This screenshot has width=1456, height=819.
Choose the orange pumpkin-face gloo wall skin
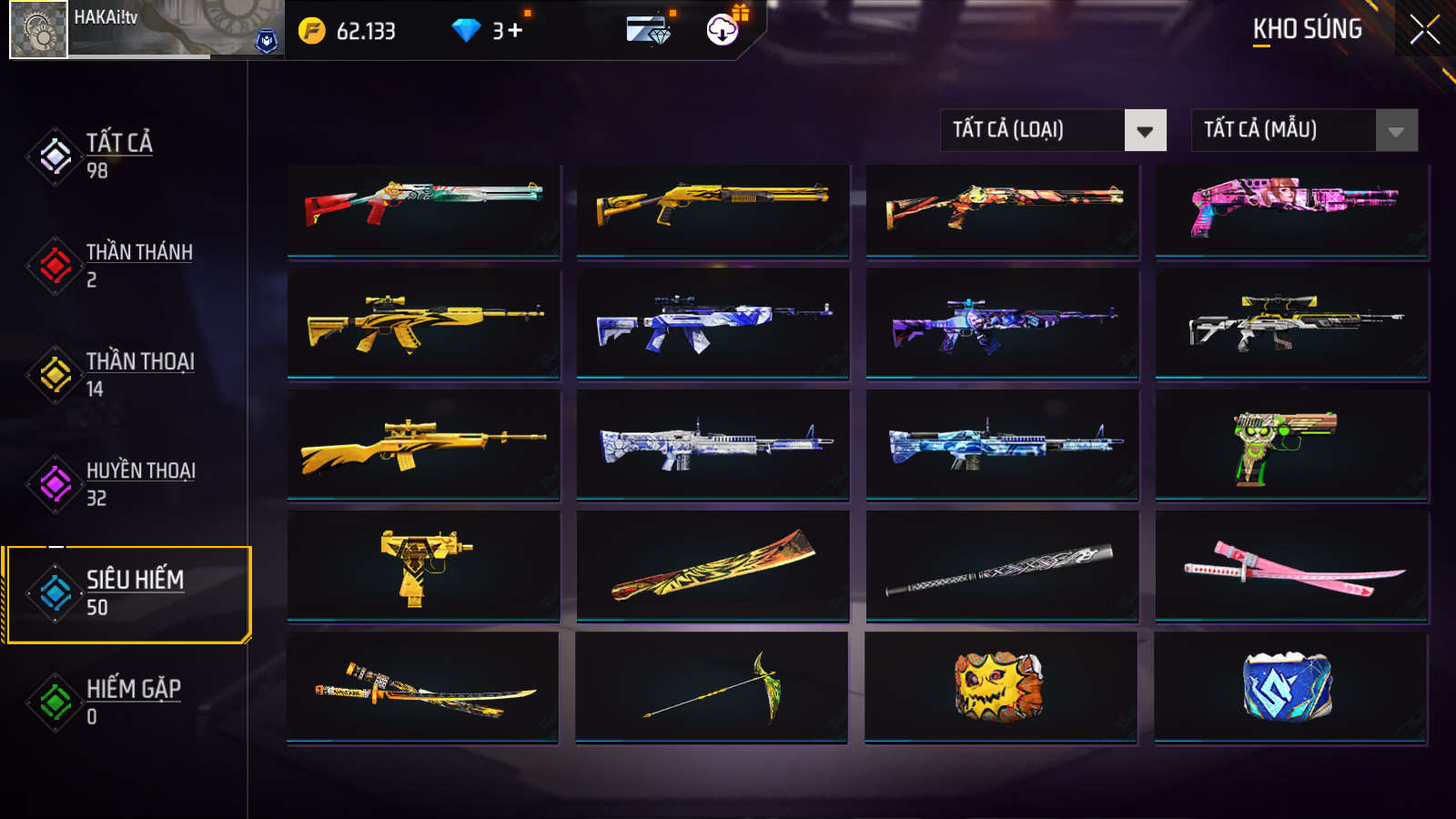point(1000,688)
